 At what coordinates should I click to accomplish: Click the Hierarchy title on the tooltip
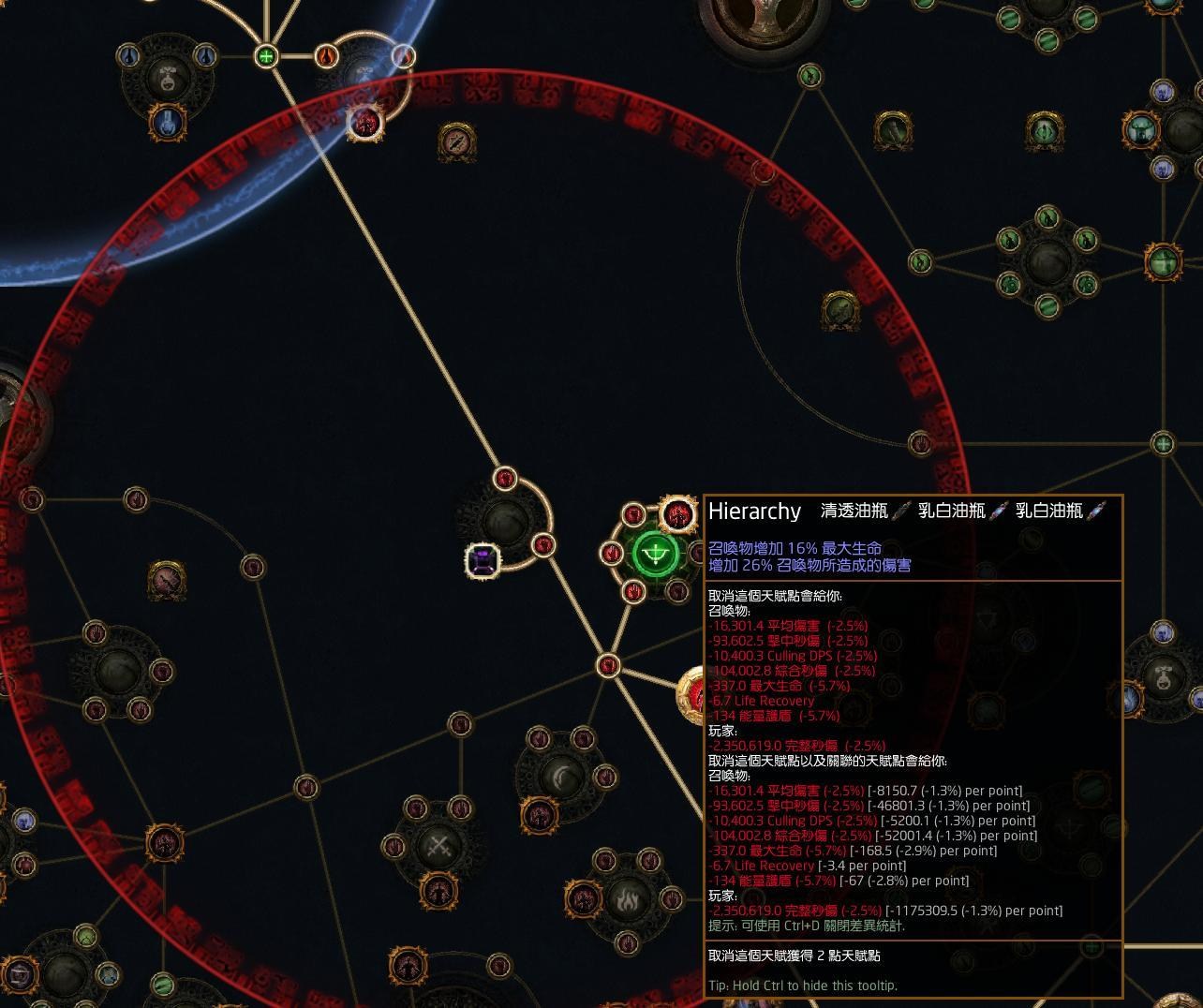pyautogui.click(x=754, y=511)
